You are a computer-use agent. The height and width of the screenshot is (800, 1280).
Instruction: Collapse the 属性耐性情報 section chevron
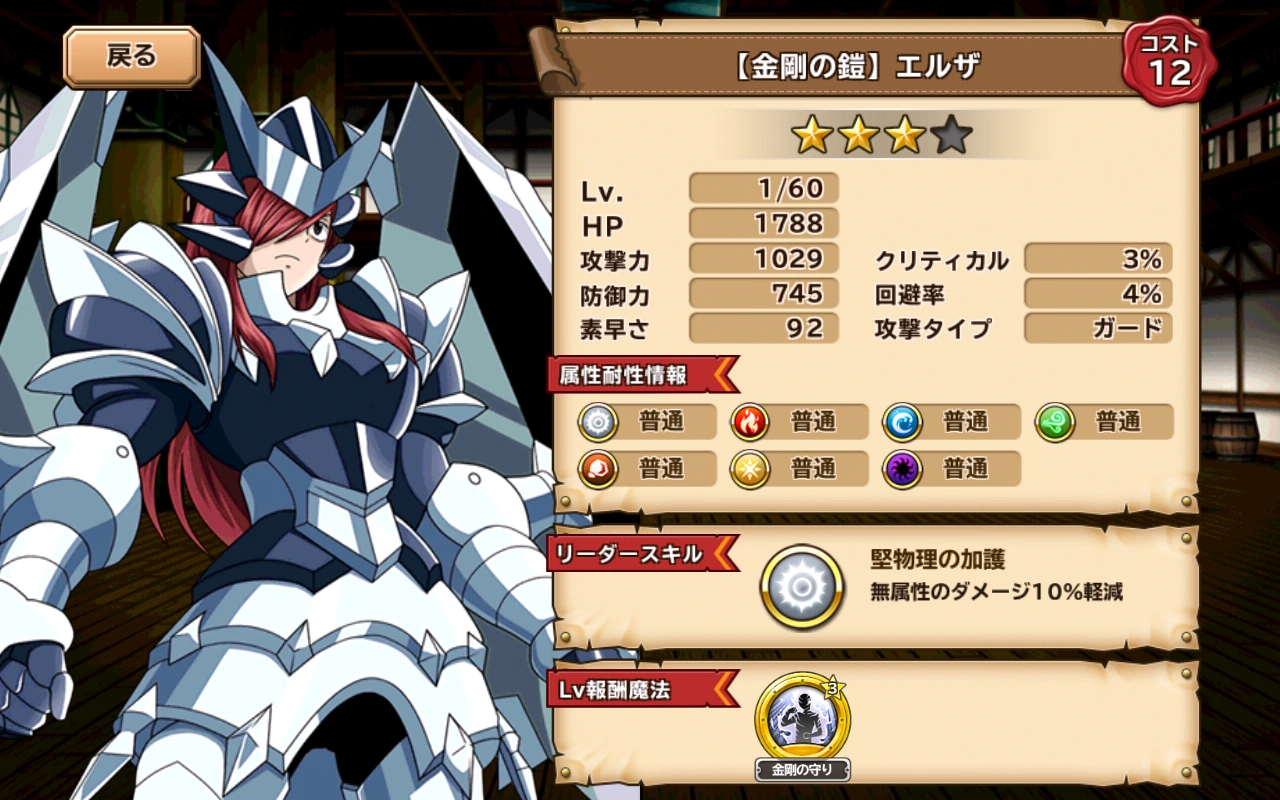coord(723,377)
